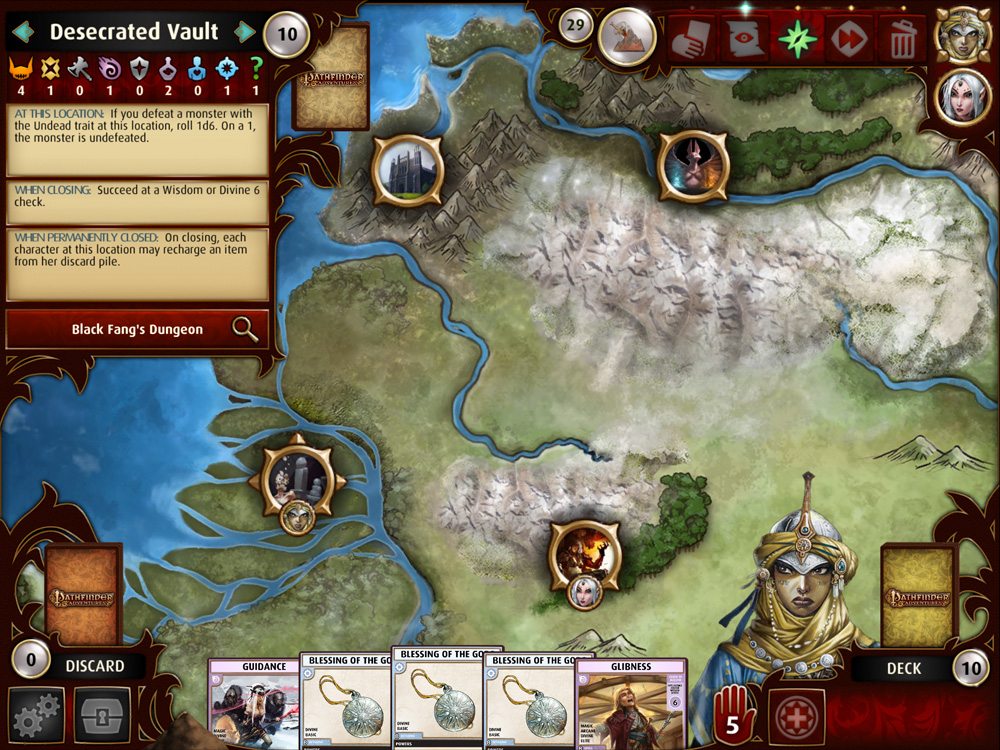Open the settings gears menu
This screenshot has width=1000, height=750.
pos(37,714)
